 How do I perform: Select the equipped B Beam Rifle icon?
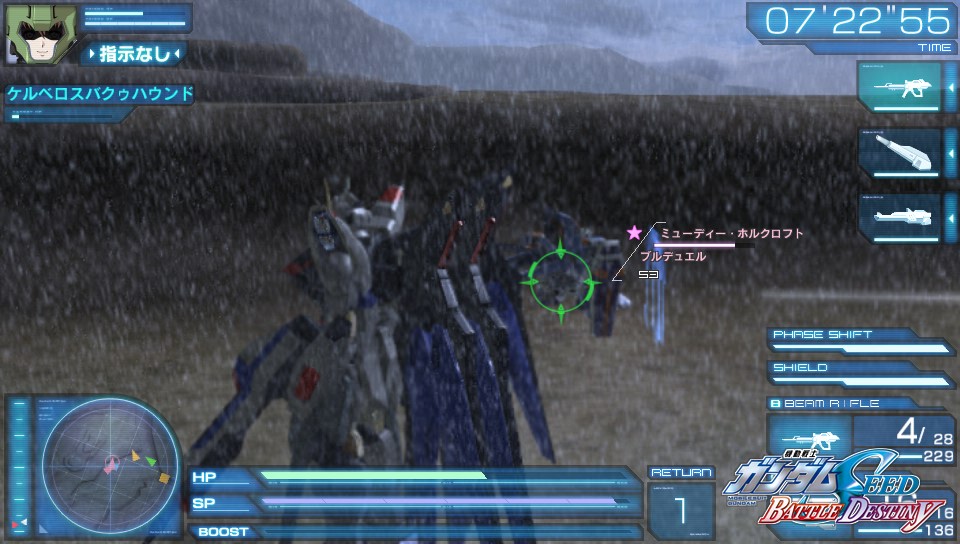coord(809,439)
